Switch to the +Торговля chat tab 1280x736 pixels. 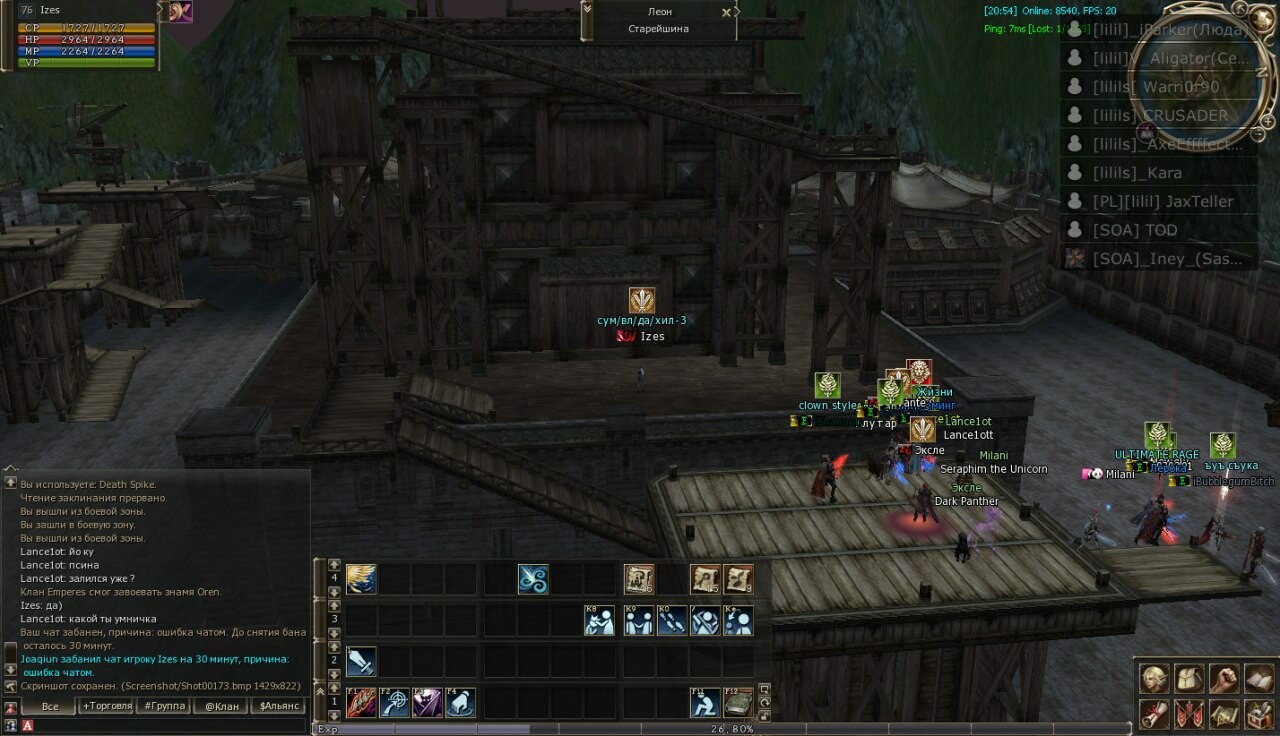pos(107,706)
